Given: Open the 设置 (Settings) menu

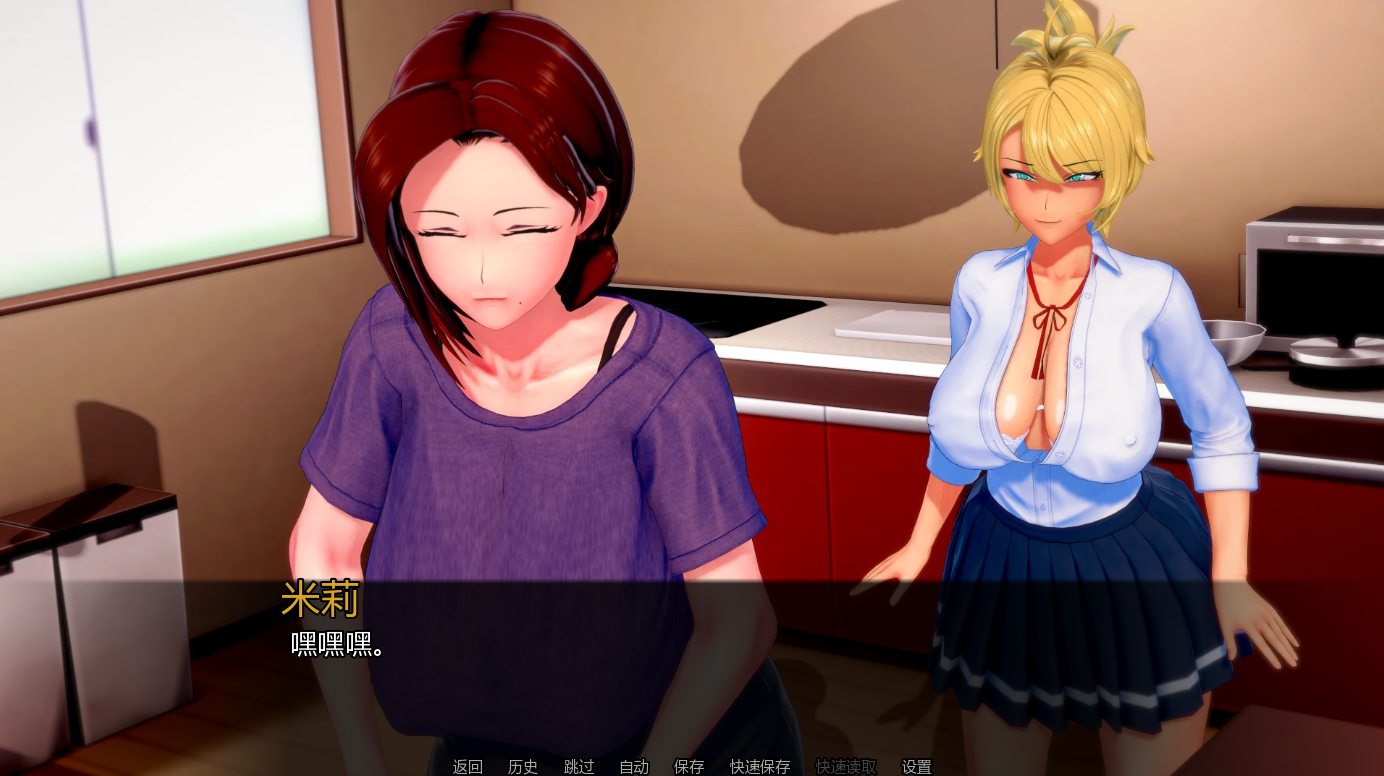Looking at the screenshot, I should pyautogui.click(x=917, y=767).
